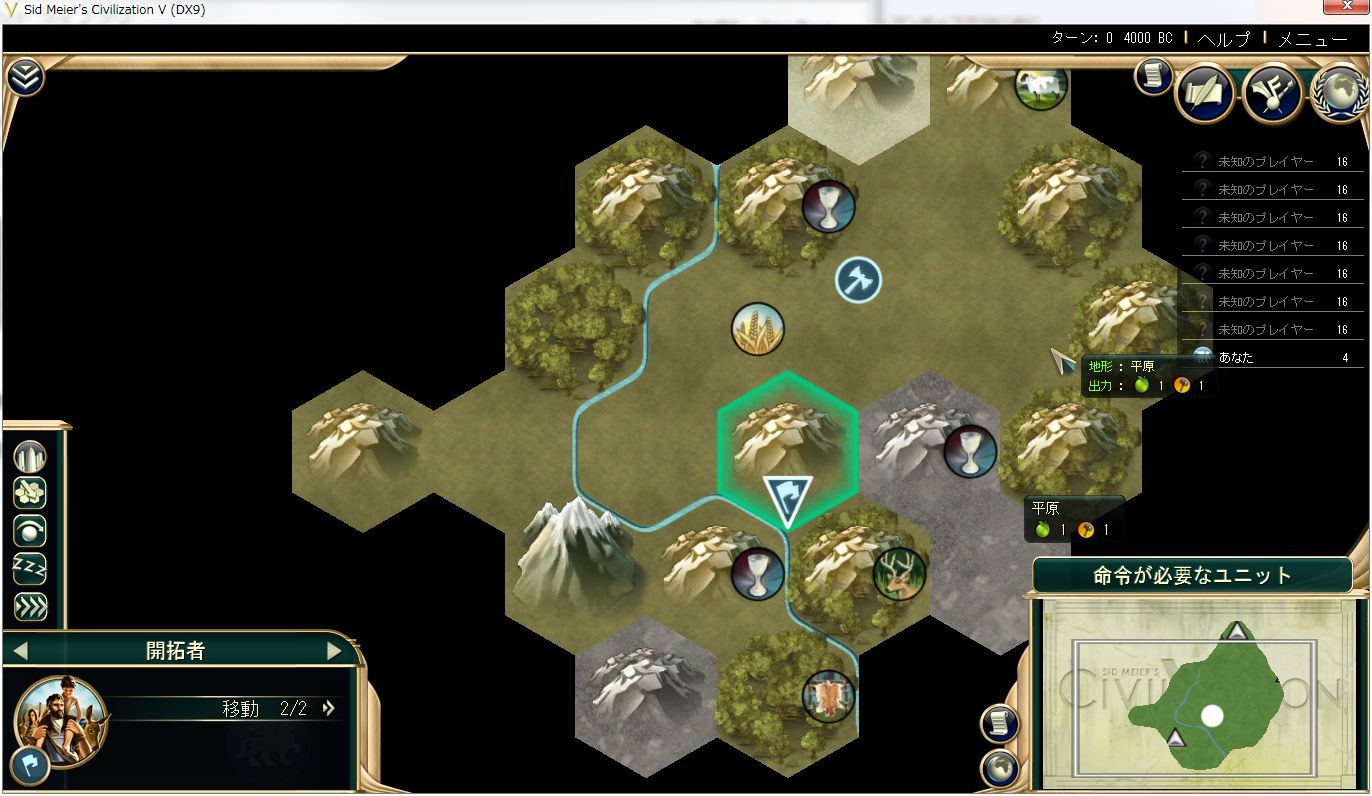Click the globe button beside the minimap
Image resolution: width=1372 pixels, height=796 pixels.
[x=998, y=768]
